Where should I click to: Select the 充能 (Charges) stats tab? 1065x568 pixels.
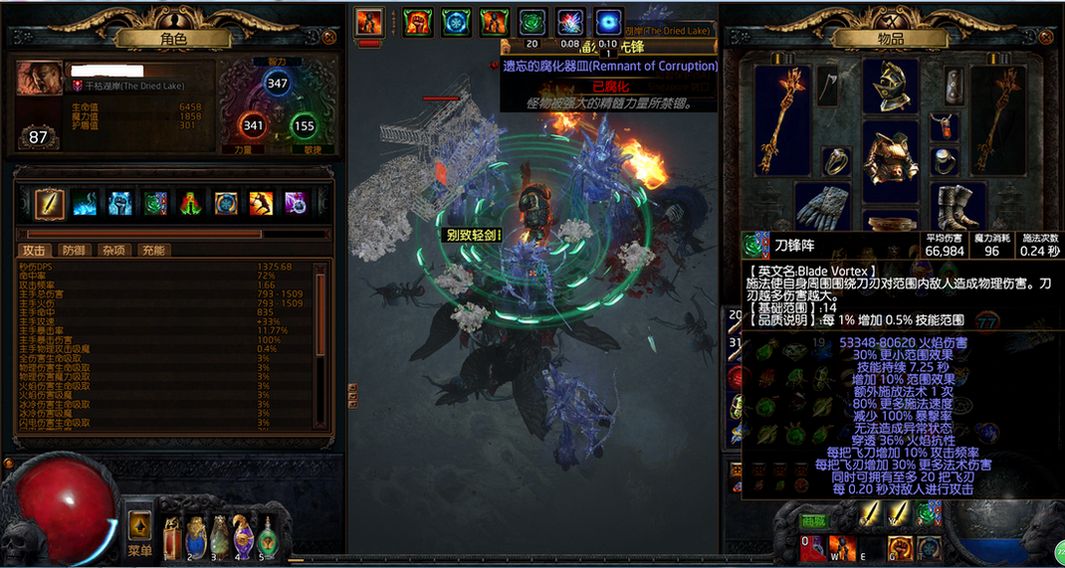coord(153,251)
